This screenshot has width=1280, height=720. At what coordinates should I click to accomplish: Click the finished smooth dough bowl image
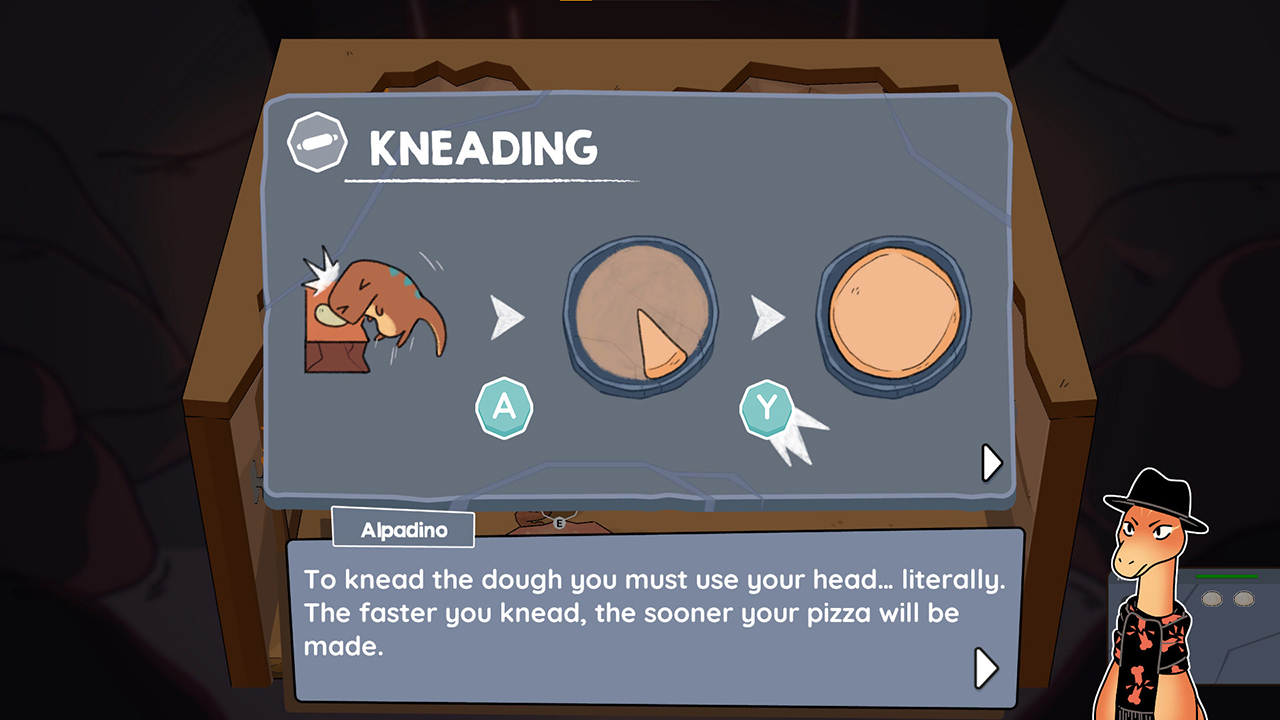[x=893, y=313]
